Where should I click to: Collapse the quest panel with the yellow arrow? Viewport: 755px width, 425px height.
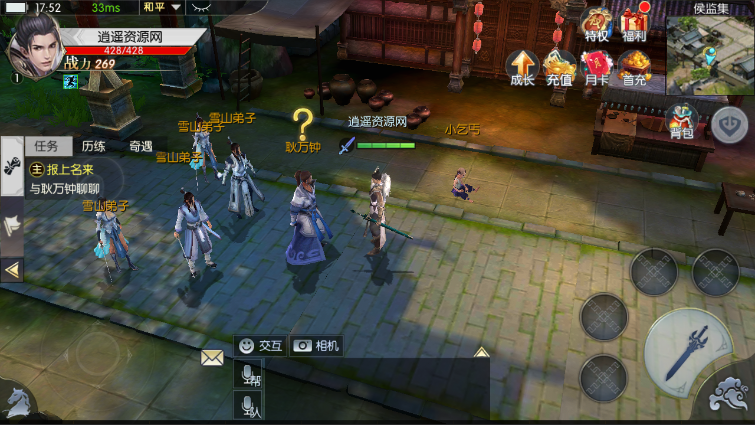(x=11, y=269)
